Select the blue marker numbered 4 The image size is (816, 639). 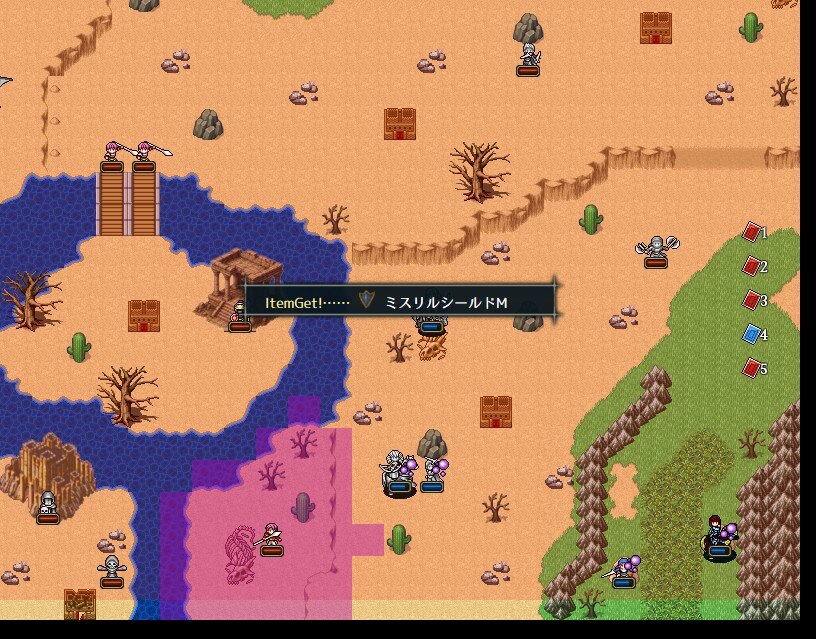(753, 334)
